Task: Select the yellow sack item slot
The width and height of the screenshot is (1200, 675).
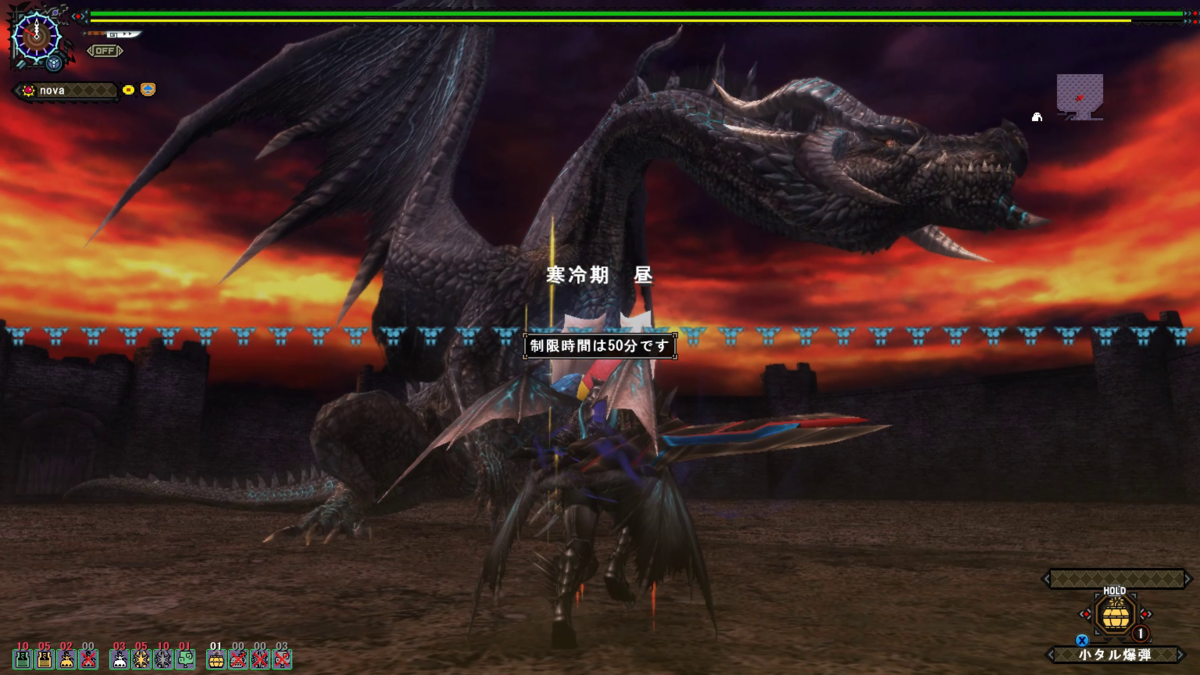Action: coord(66,659)
